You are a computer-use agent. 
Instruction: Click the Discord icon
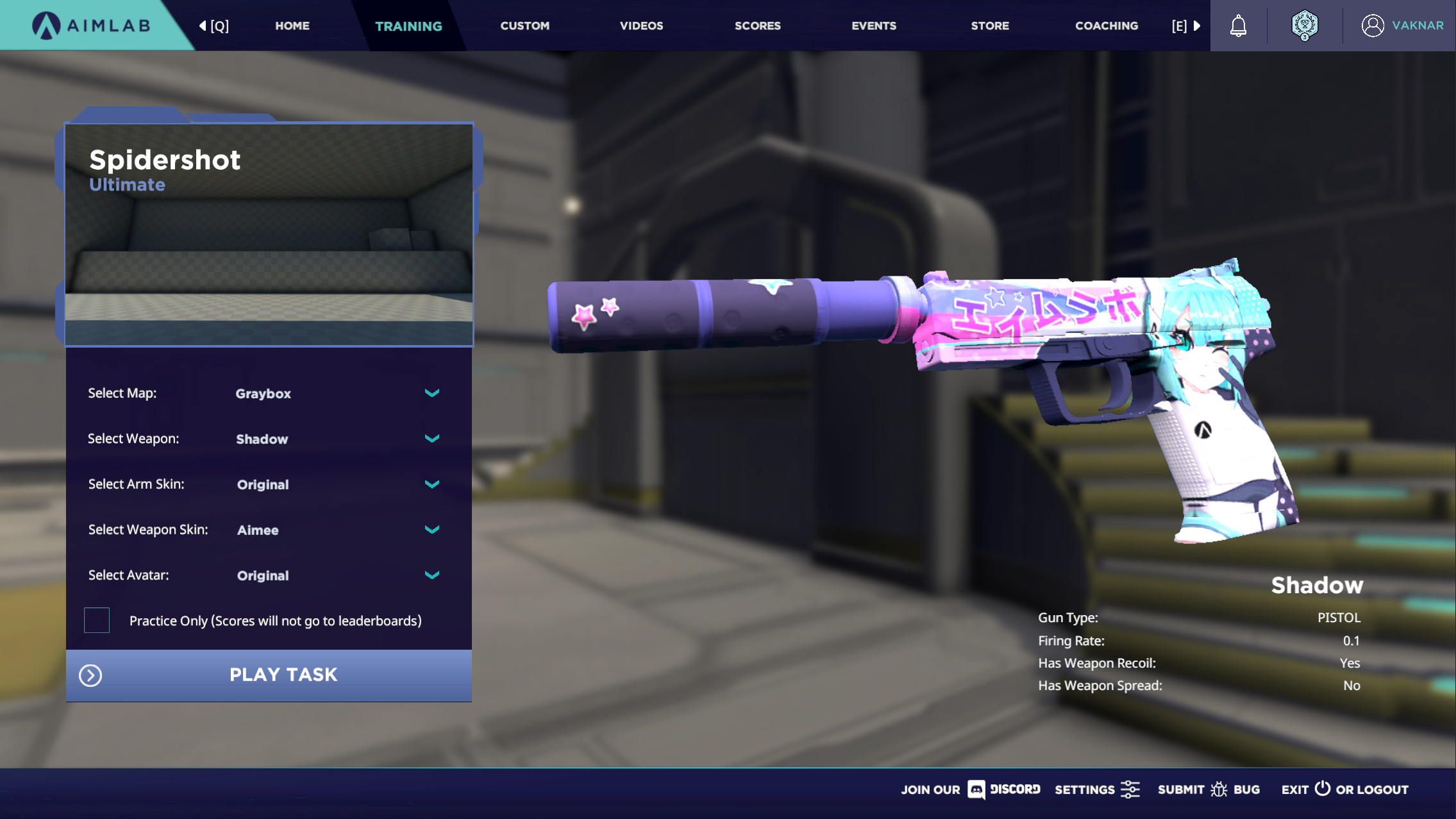975,790
